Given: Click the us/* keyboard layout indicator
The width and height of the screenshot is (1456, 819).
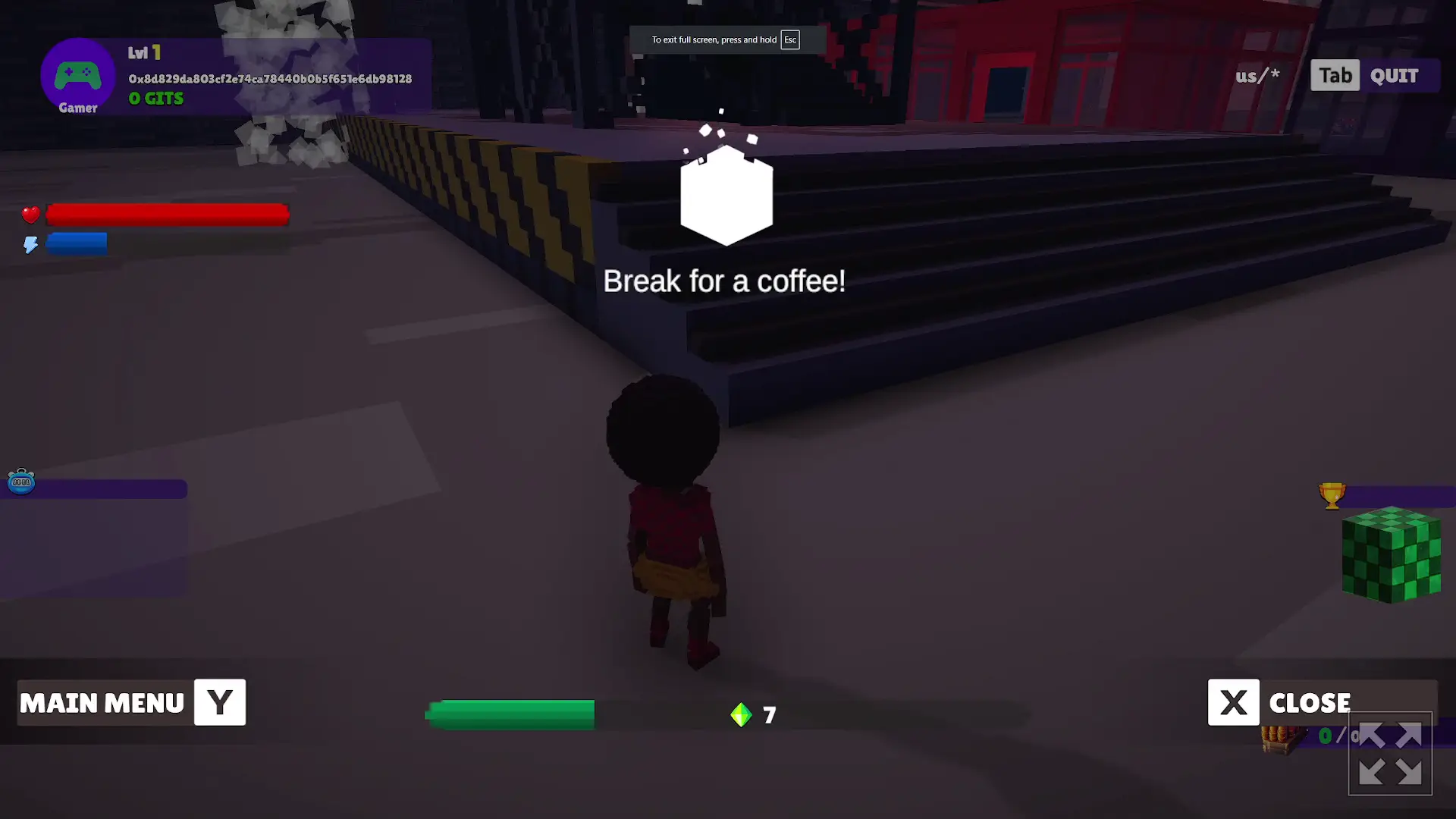Looking at the screenshot, I should pyautogui.click(x=1257, y=75).
